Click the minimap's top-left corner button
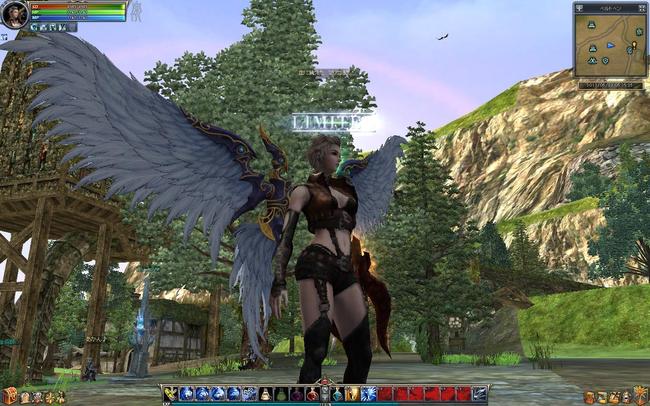The height and width of the screenshot is (406, 650). pyautogui.click(x=579, y=7)
